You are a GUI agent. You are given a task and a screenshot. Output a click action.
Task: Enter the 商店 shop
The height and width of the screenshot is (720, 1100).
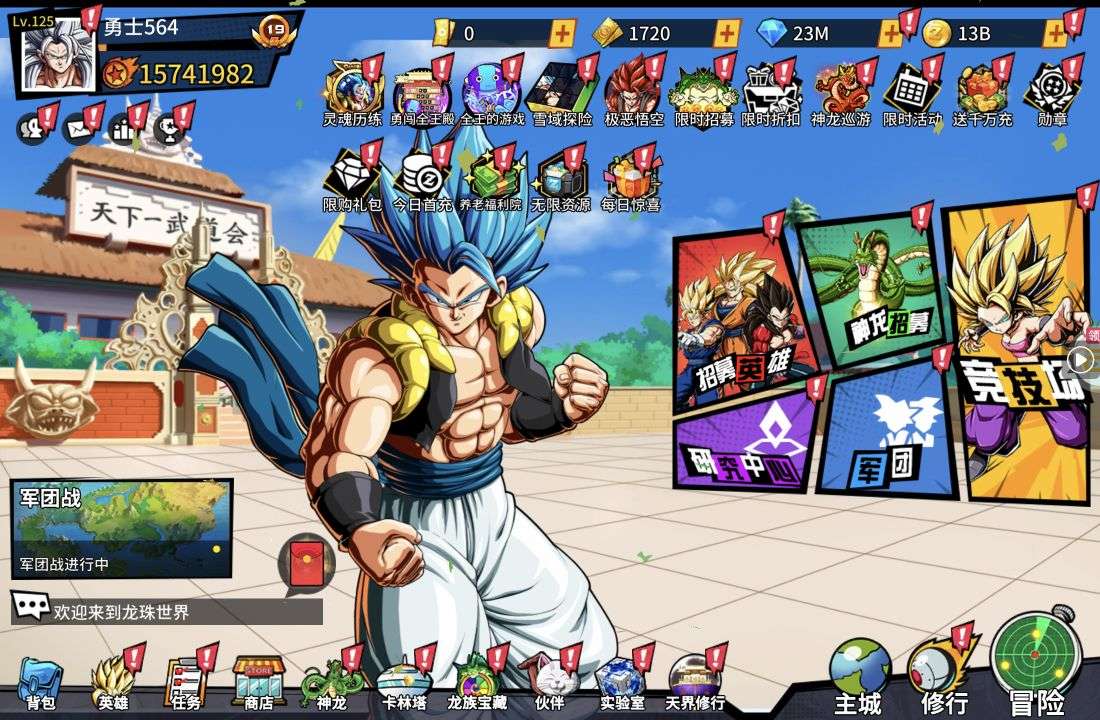click(x=259, y=682)
